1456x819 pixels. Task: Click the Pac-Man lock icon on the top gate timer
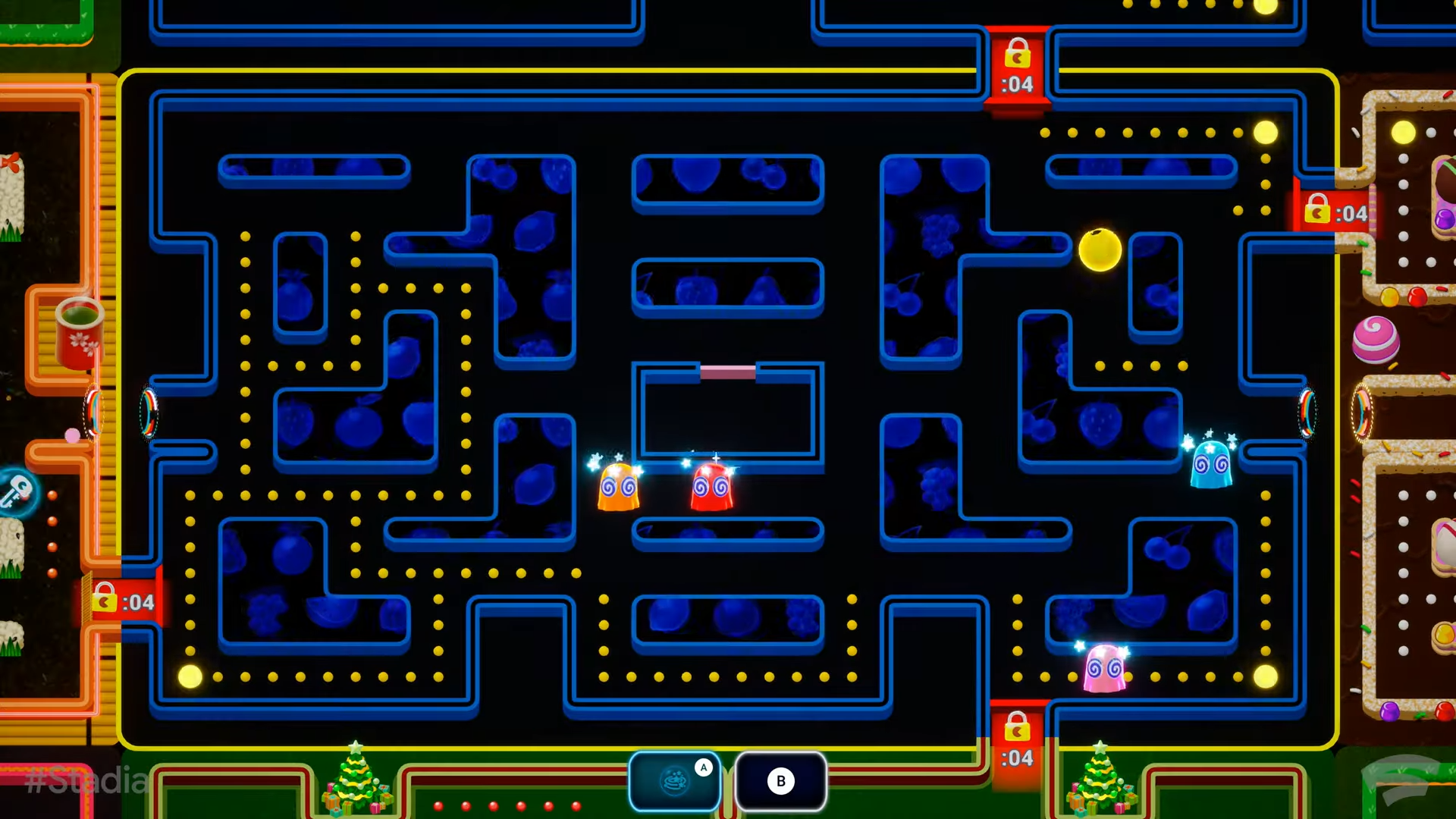pyautogui.click(x=1017, y=55)
